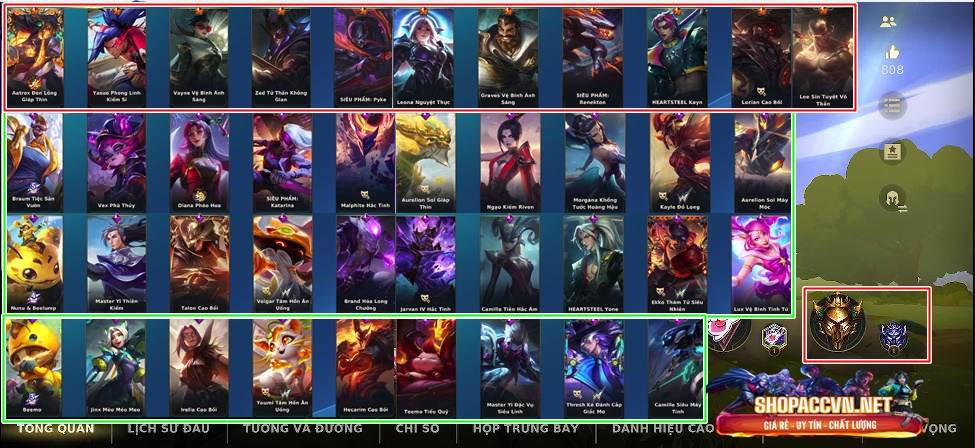
Task: Select the Aatrox Đèn Lồng Giáp Thìn skin
Action: click(35, 58)
